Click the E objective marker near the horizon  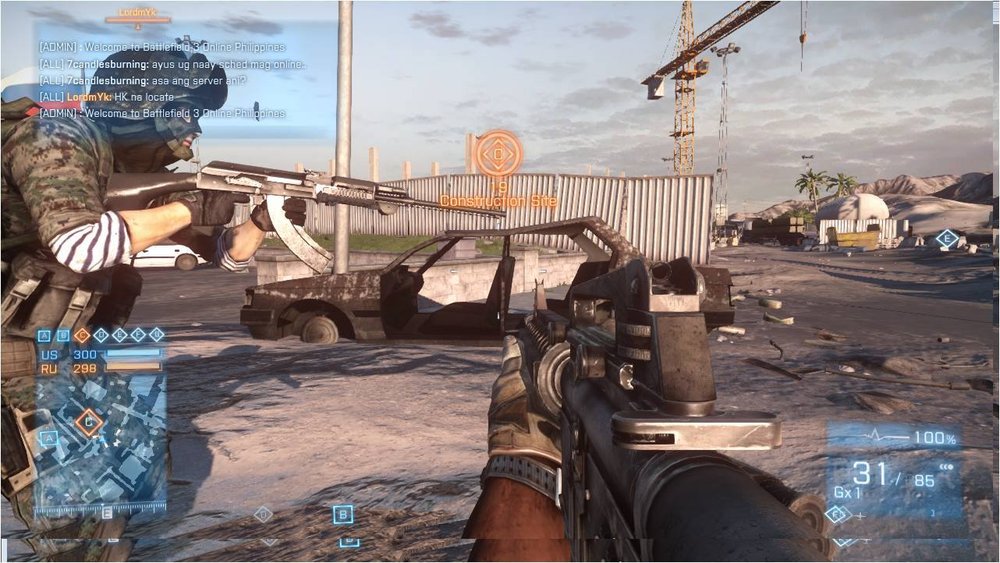click(x=946, y=238)
